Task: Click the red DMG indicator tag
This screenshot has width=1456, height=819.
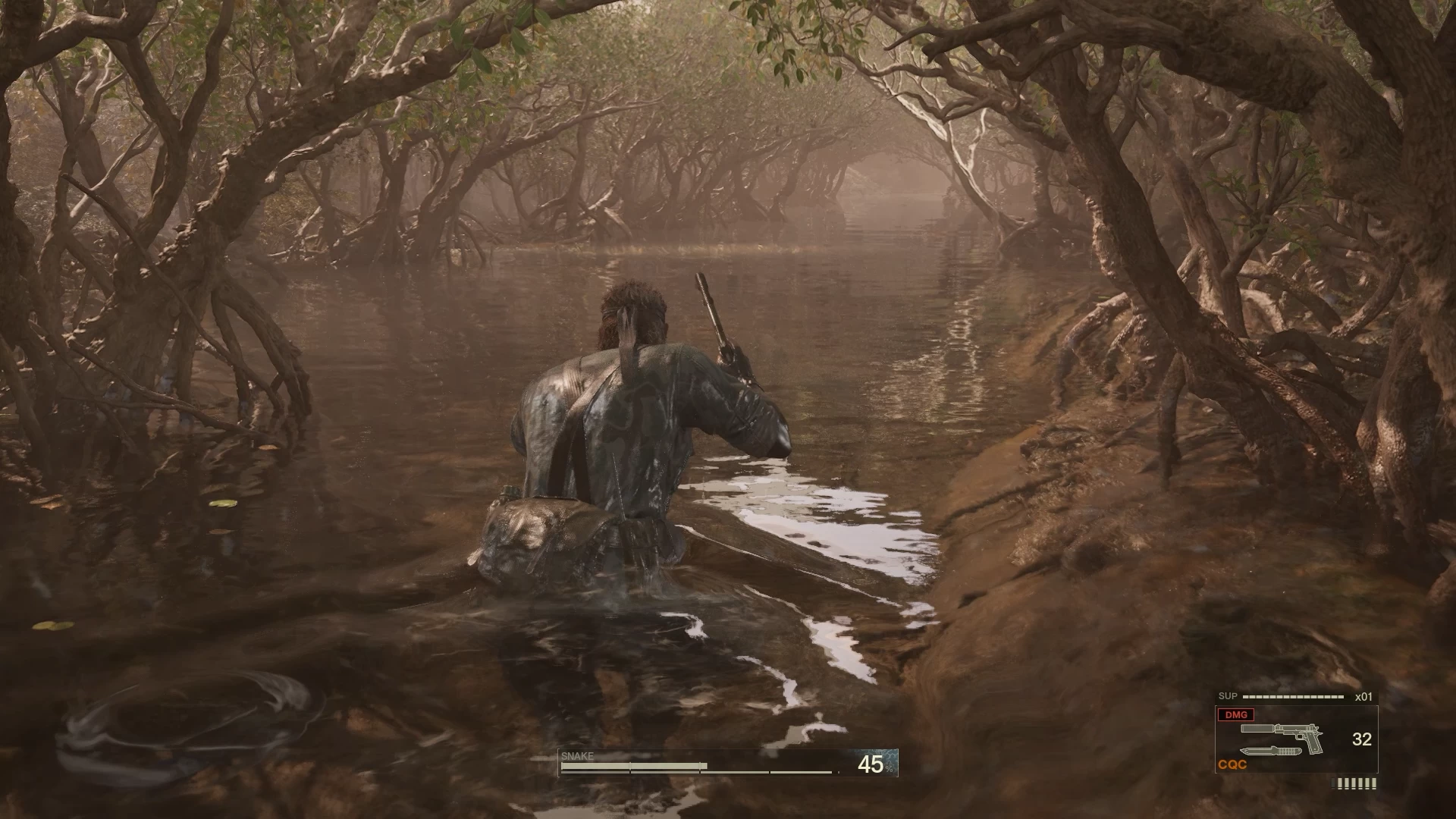Action: (x=1236, y=715)
